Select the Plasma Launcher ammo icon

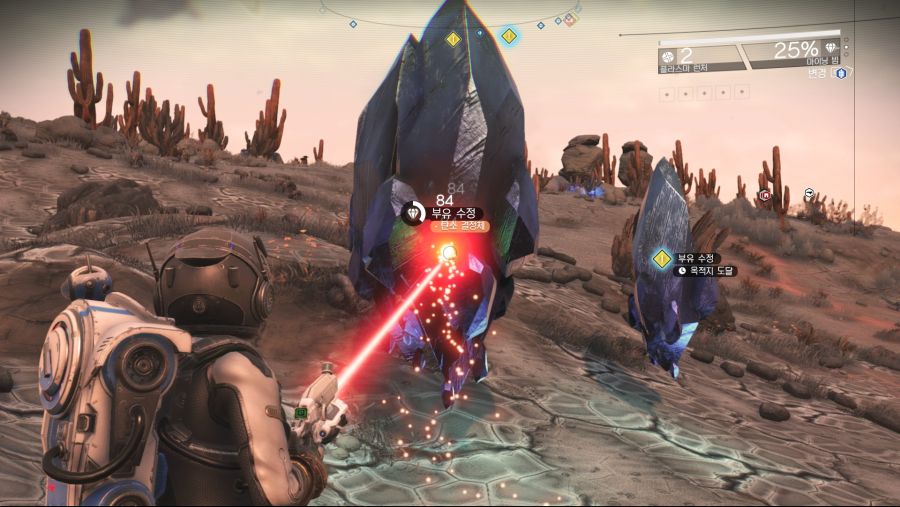pyautogui.click(x=667, y=53)
